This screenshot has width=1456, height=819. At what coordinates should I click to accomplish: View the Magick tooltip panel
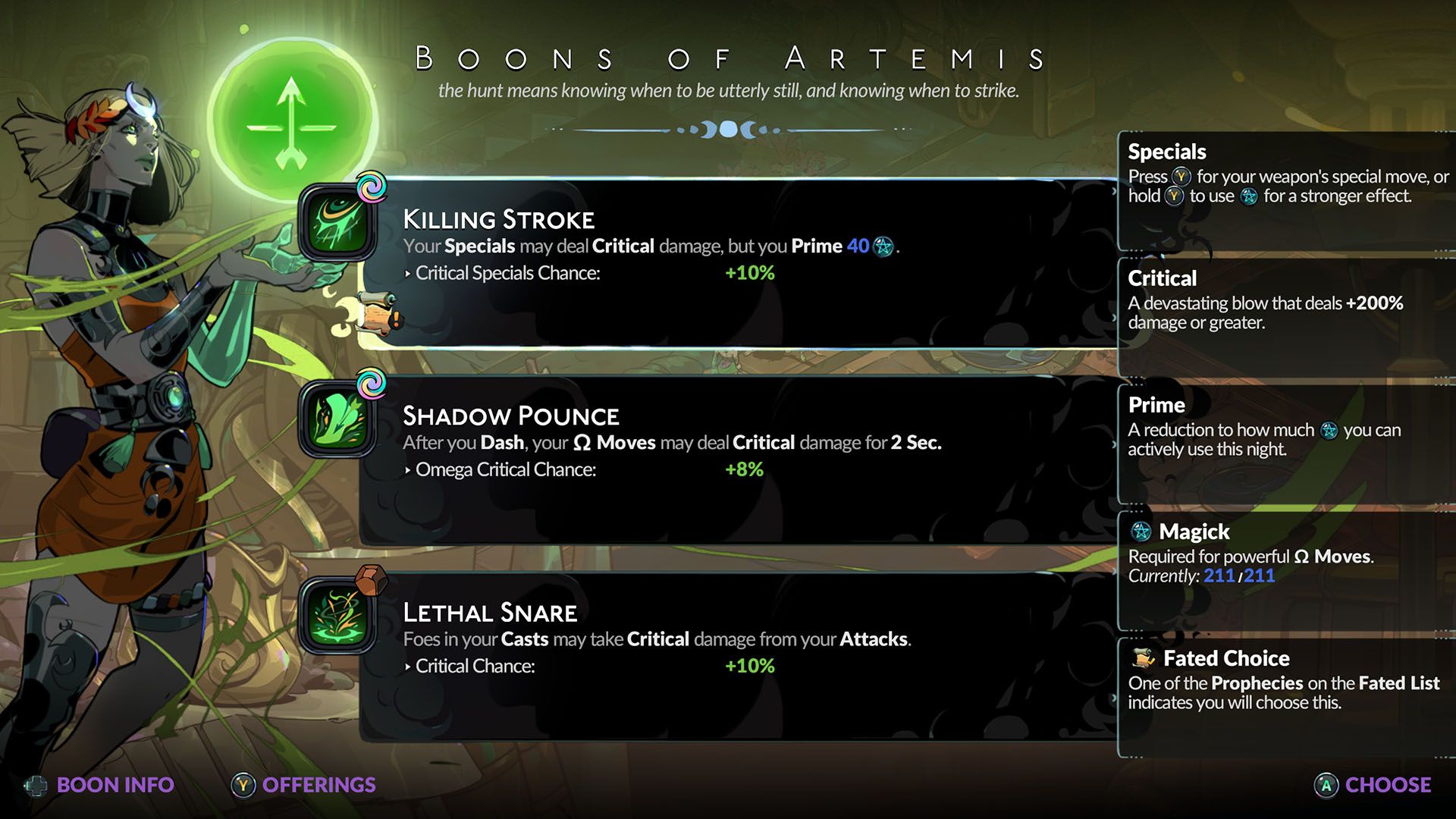tap(1286, 570)
